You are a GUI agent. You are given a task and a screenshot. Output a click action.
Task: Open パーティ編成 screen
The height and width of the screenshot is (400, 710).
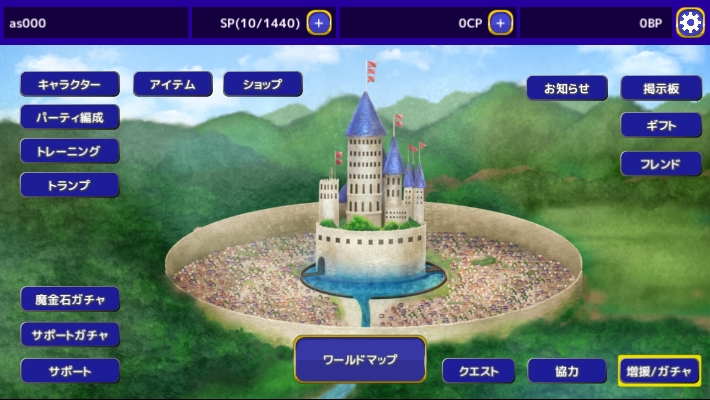click(x=70, y=118)
